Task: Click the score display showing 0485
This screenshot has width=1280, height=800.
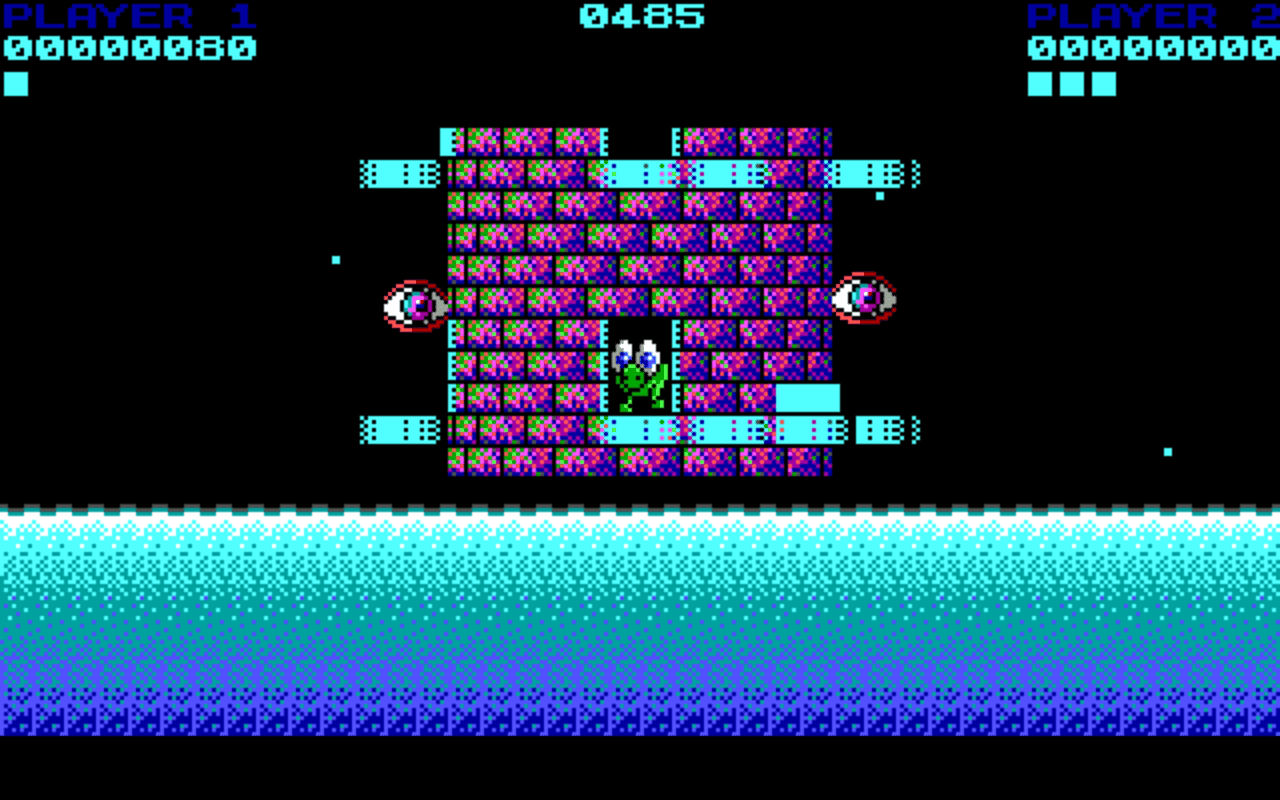Action: pyautogui.click(x=640, y=14)
